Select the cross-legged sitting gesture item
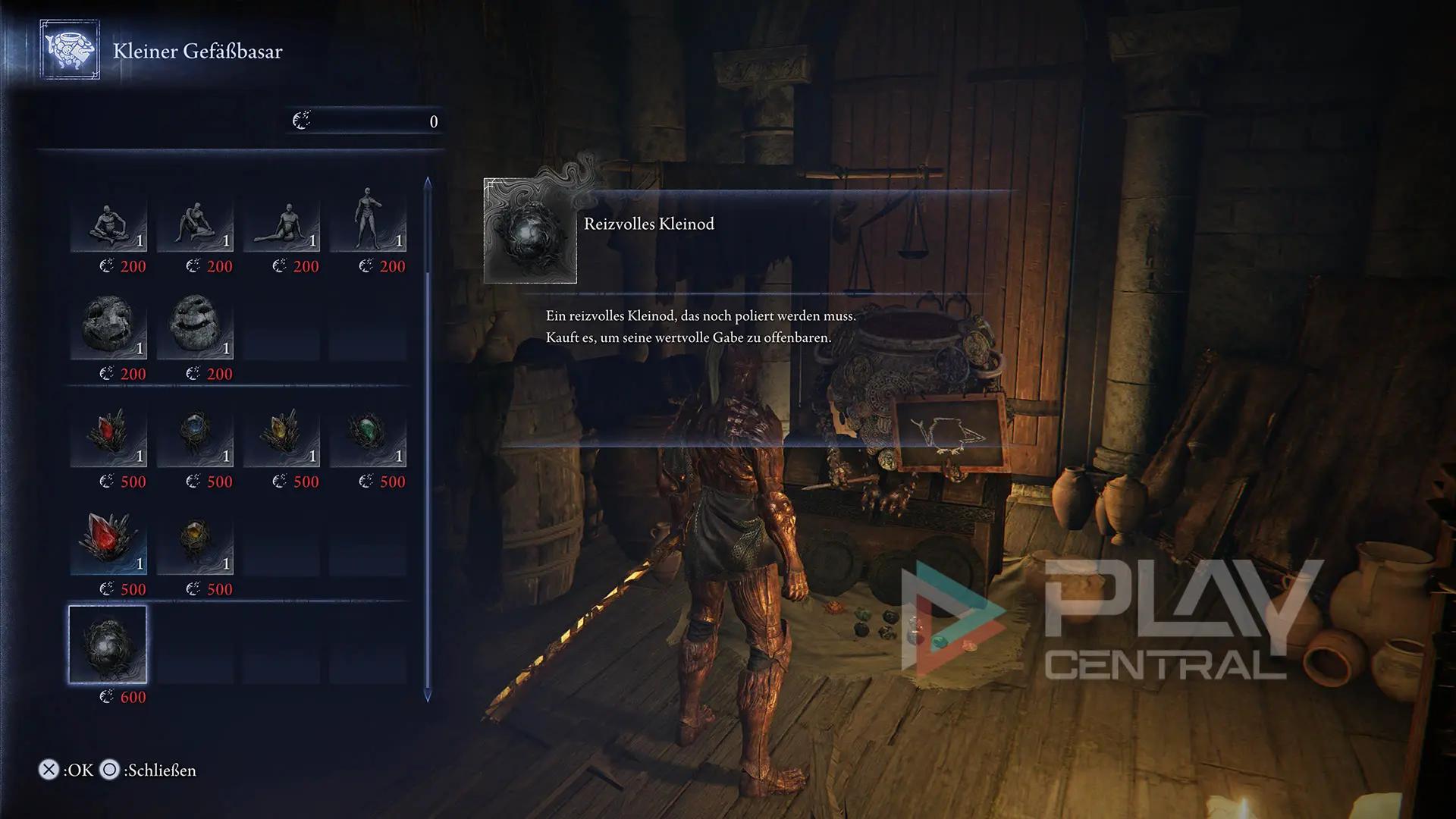 point(108,224)
